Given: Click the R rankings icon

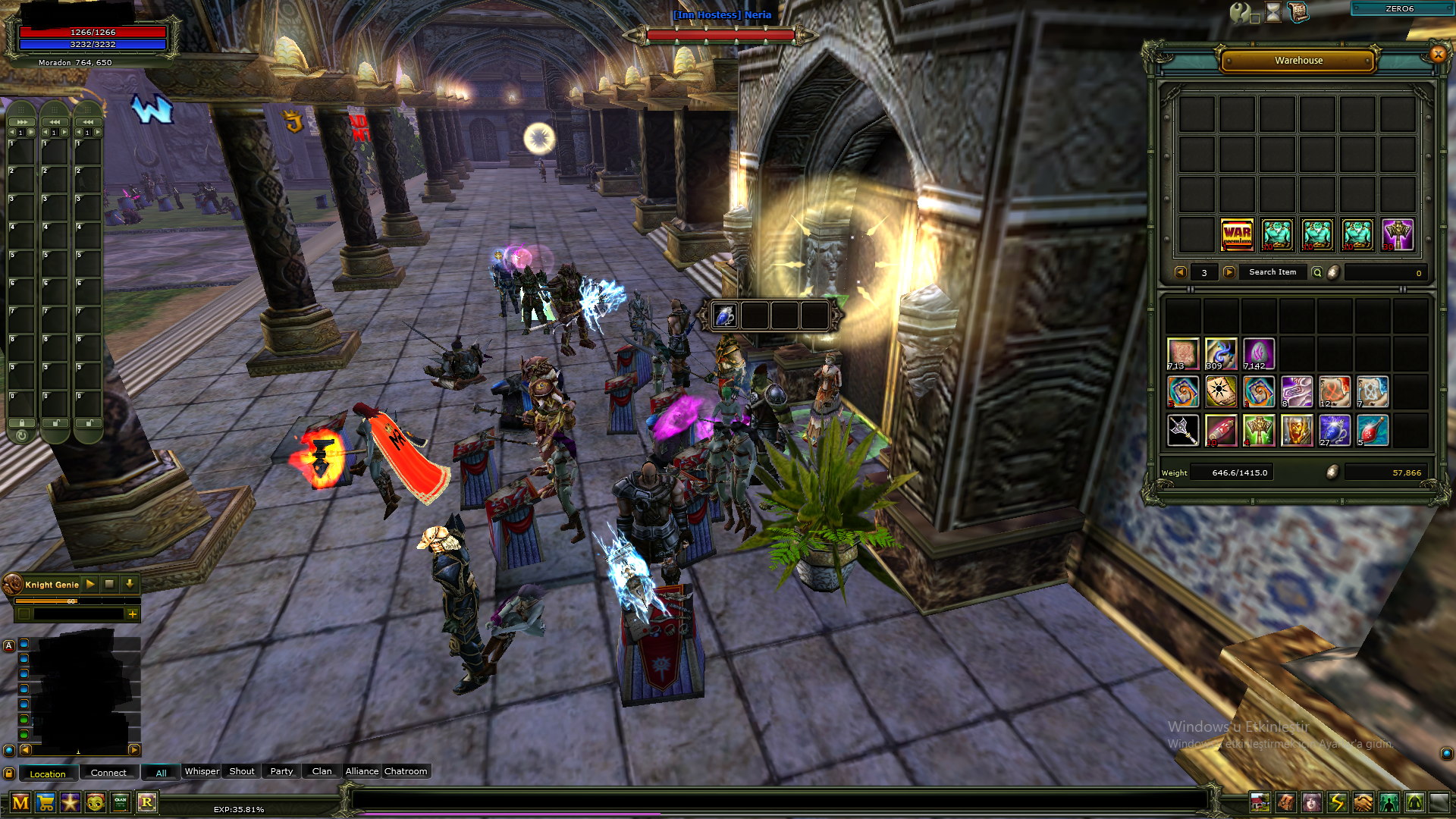Looking at the screenshot, I should tap(148, 802).
